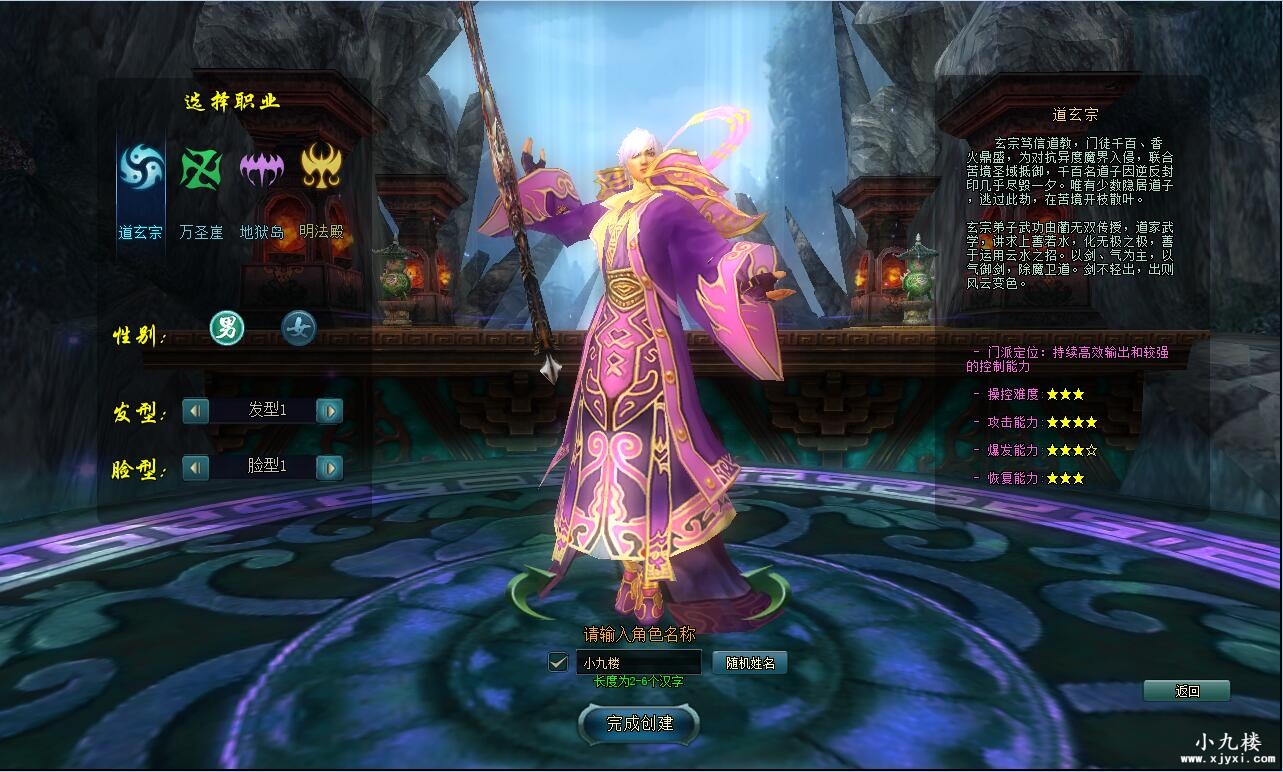Select male gender 男
Viewport: 1283px width, 772px height.
point(227,328)
